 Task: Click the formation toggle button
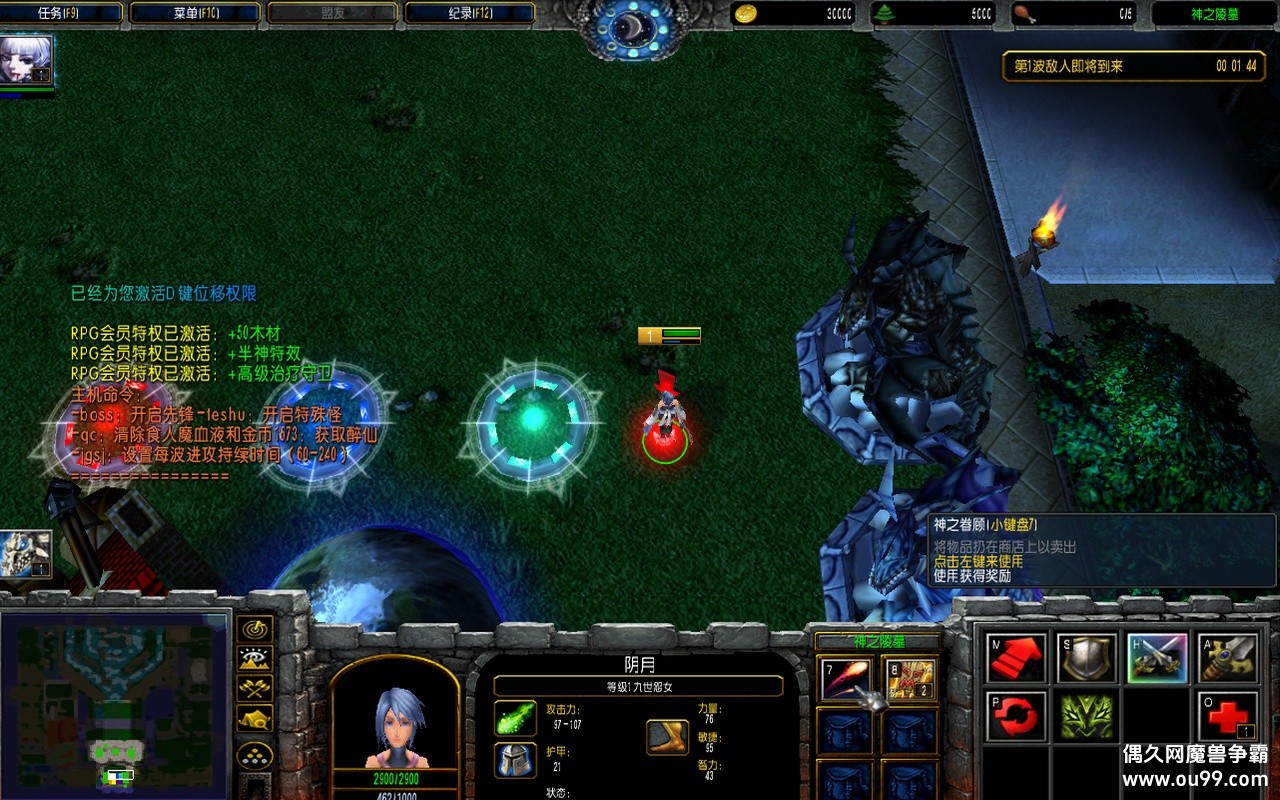pos(255,754)
